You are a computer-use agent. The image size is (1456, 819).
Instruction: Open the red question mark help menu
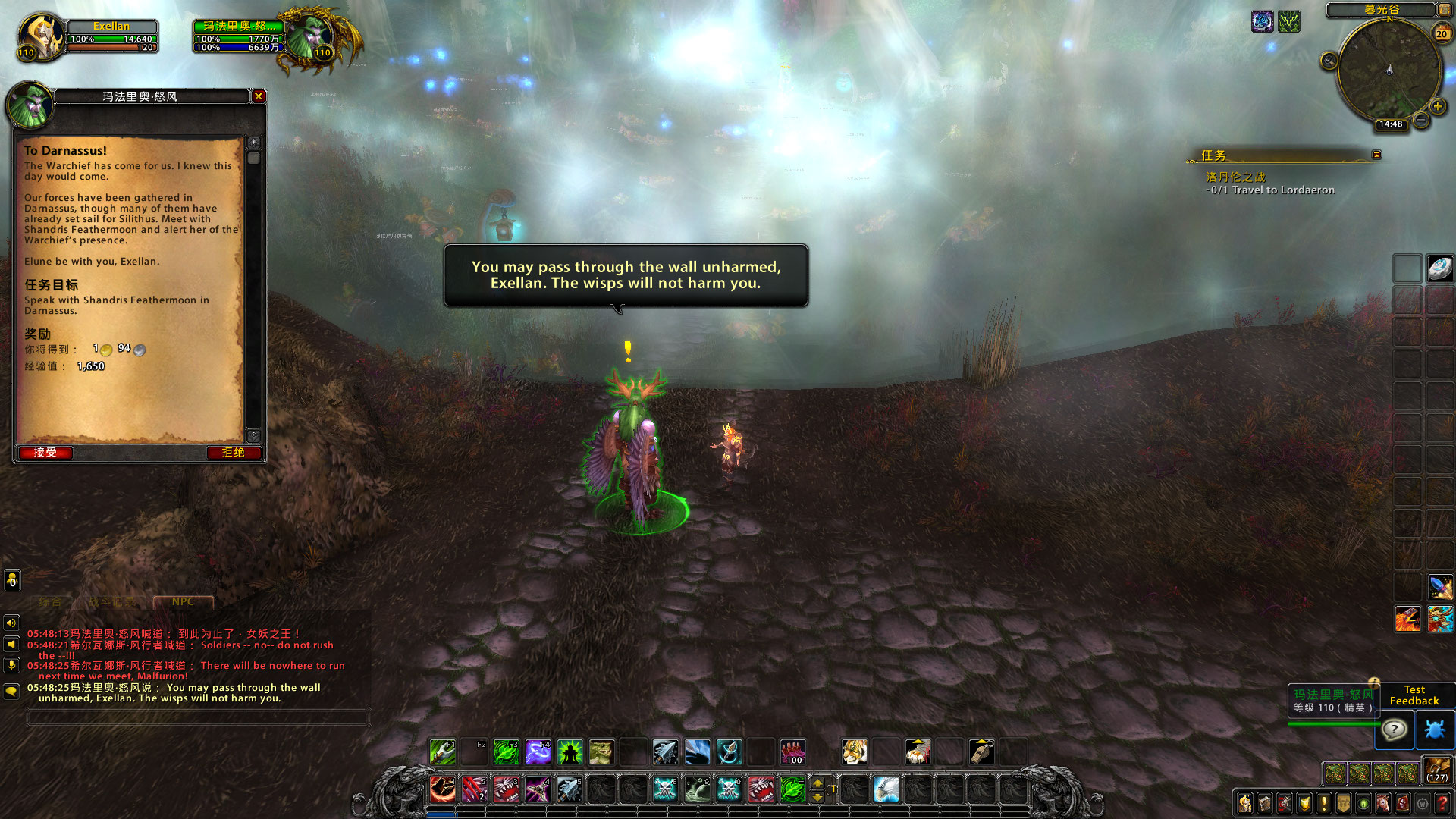(x=1442, y=802)
